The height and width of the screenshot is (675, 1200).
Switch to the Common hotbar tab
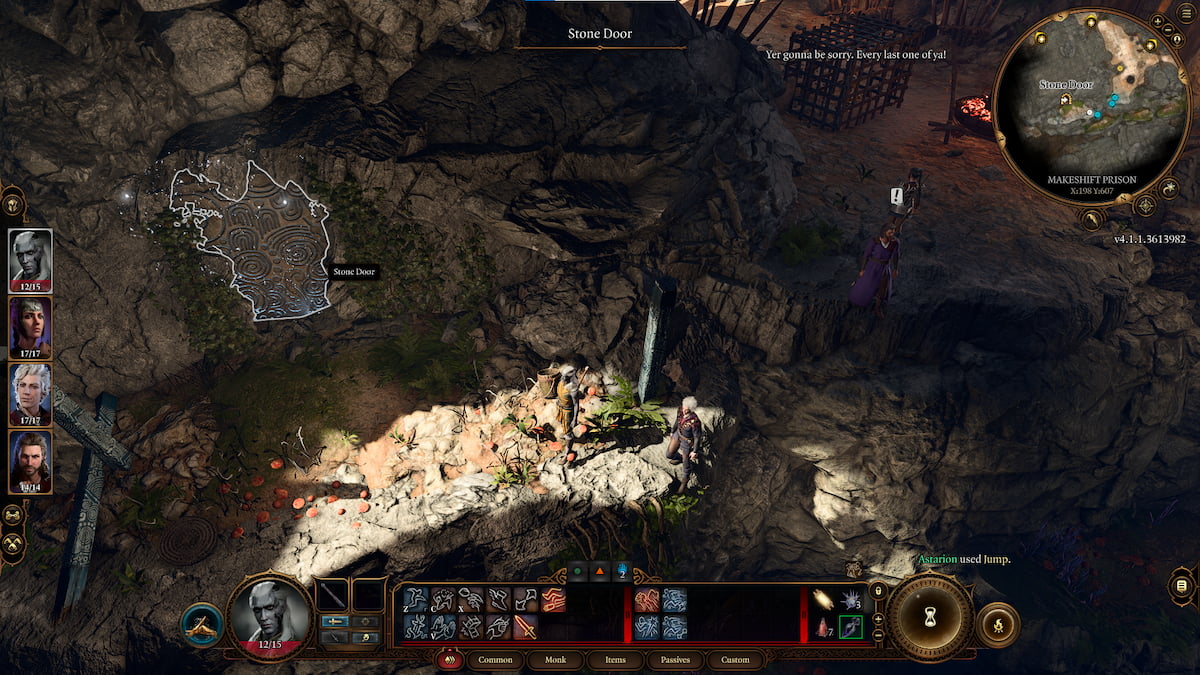pos(495,660)
